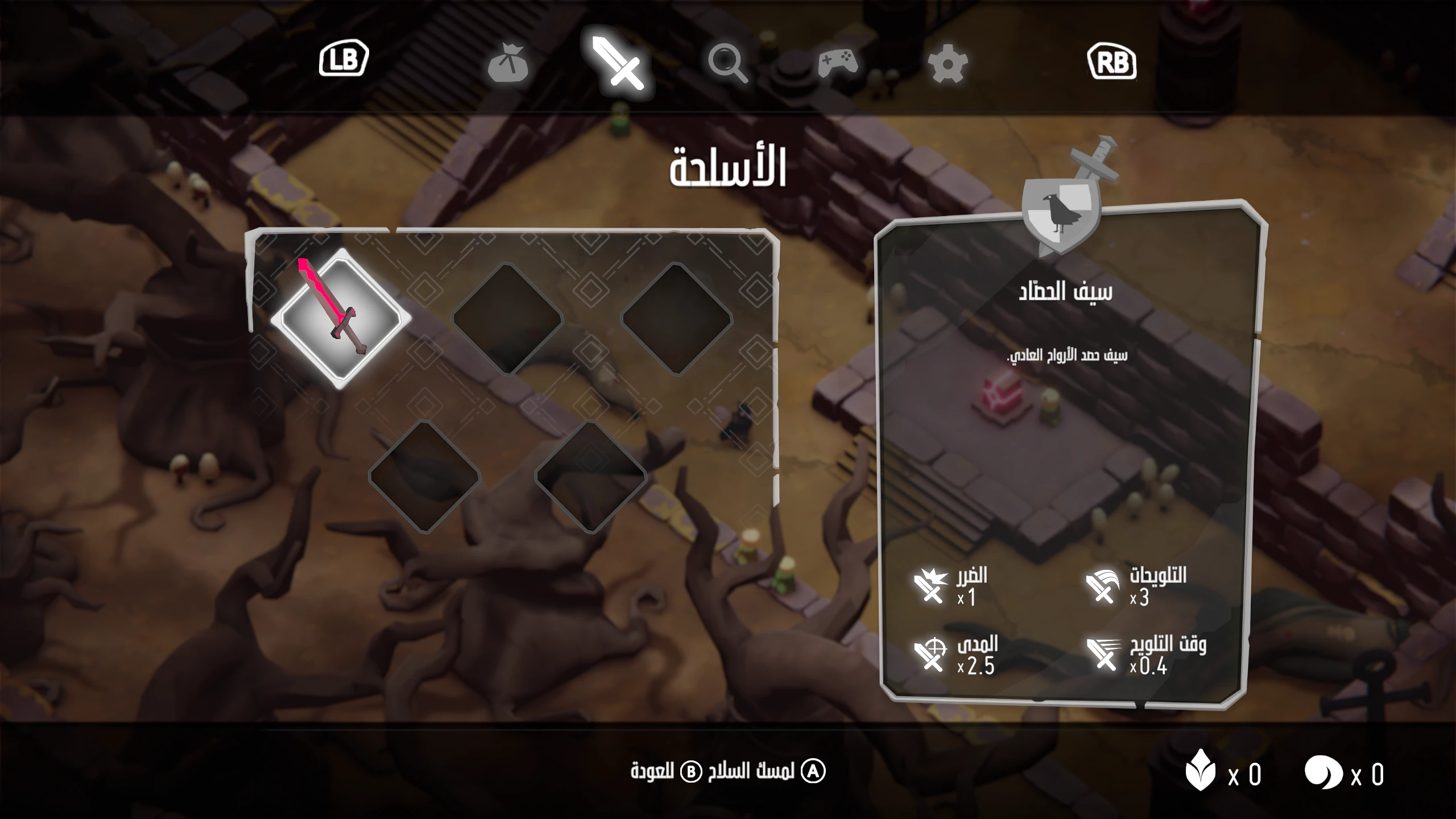
Task: Open the gear settings tab
Action: click(947, 64)
